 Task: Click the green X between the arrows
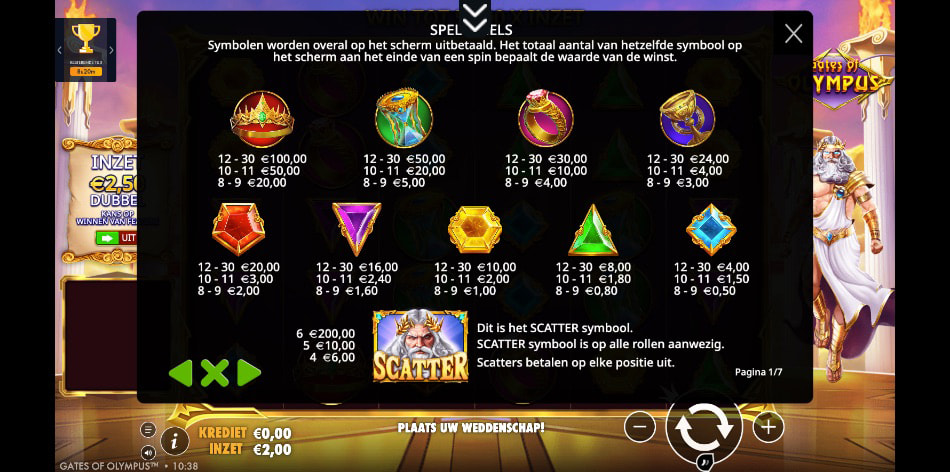click(x=214, y=373)
